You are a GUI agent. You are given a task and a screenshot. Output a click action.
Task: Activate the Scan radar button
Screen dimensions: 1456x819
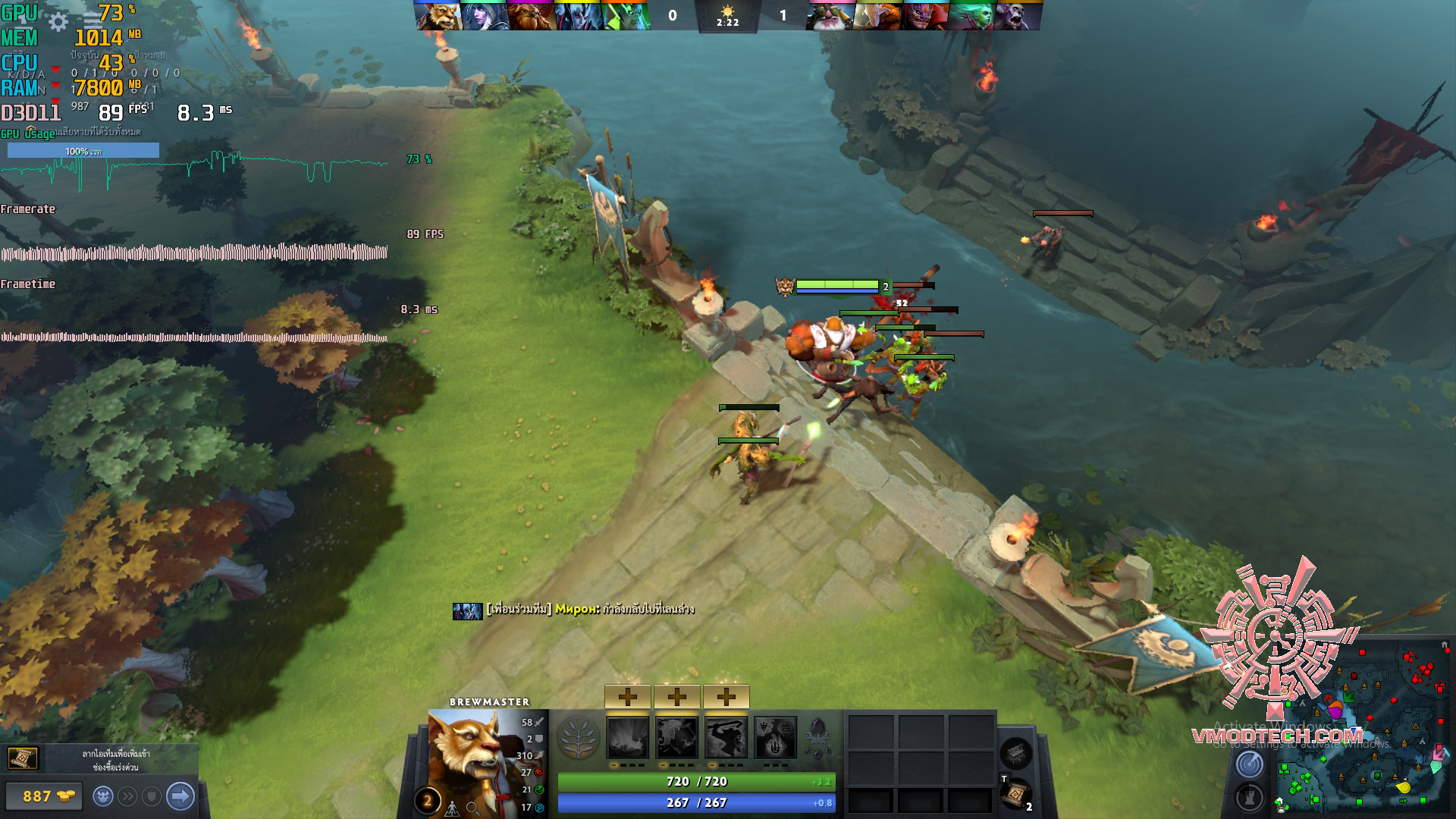(x=1249, y=764)
